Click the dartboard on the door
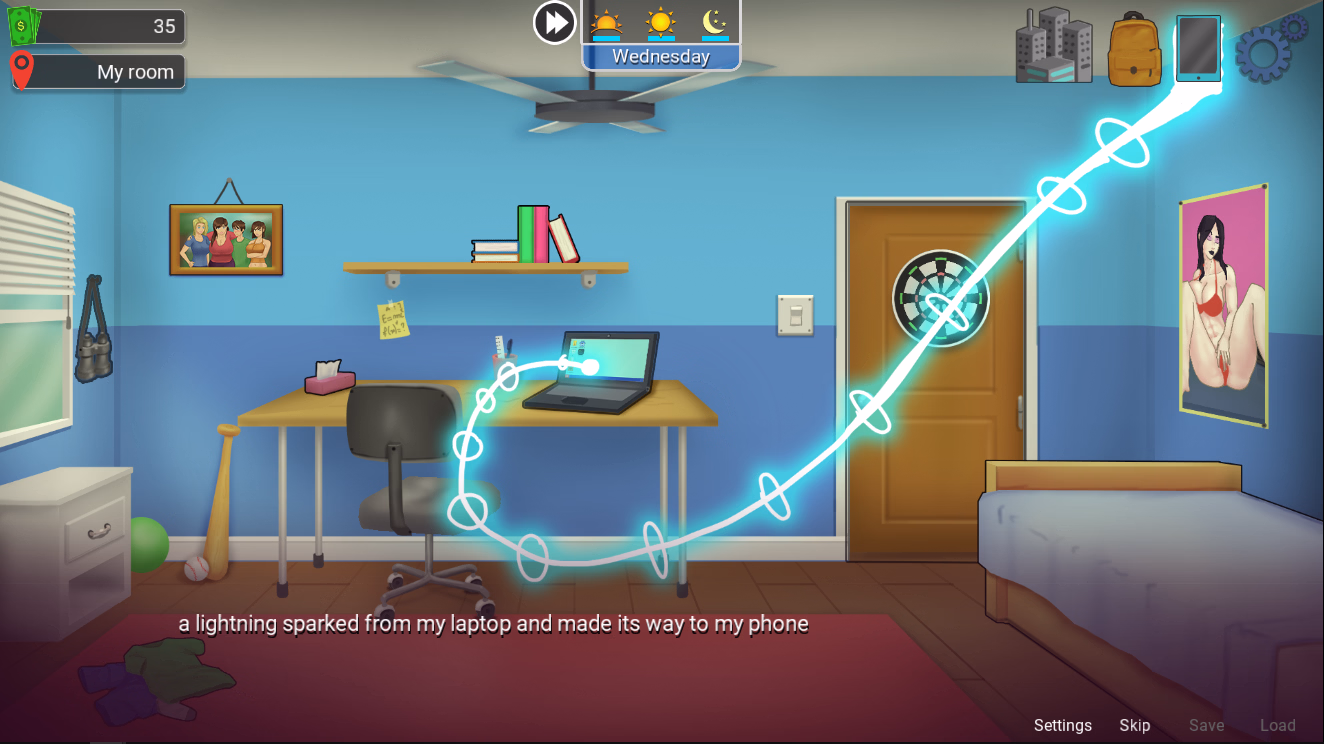 [938, 298]
